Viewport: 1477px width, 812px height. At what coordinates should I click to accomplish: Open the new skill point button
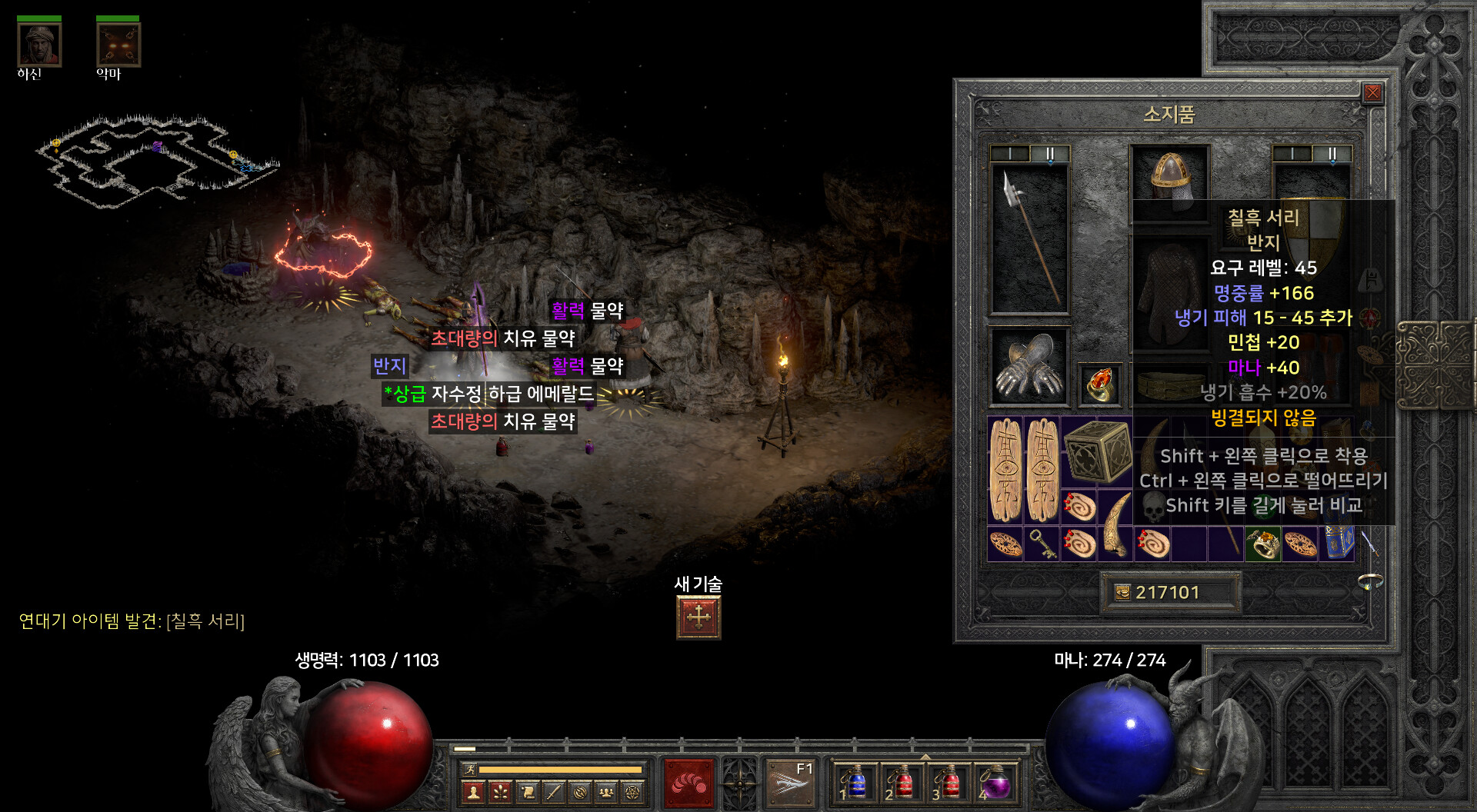pyautogui.click(x=698, y=617)
